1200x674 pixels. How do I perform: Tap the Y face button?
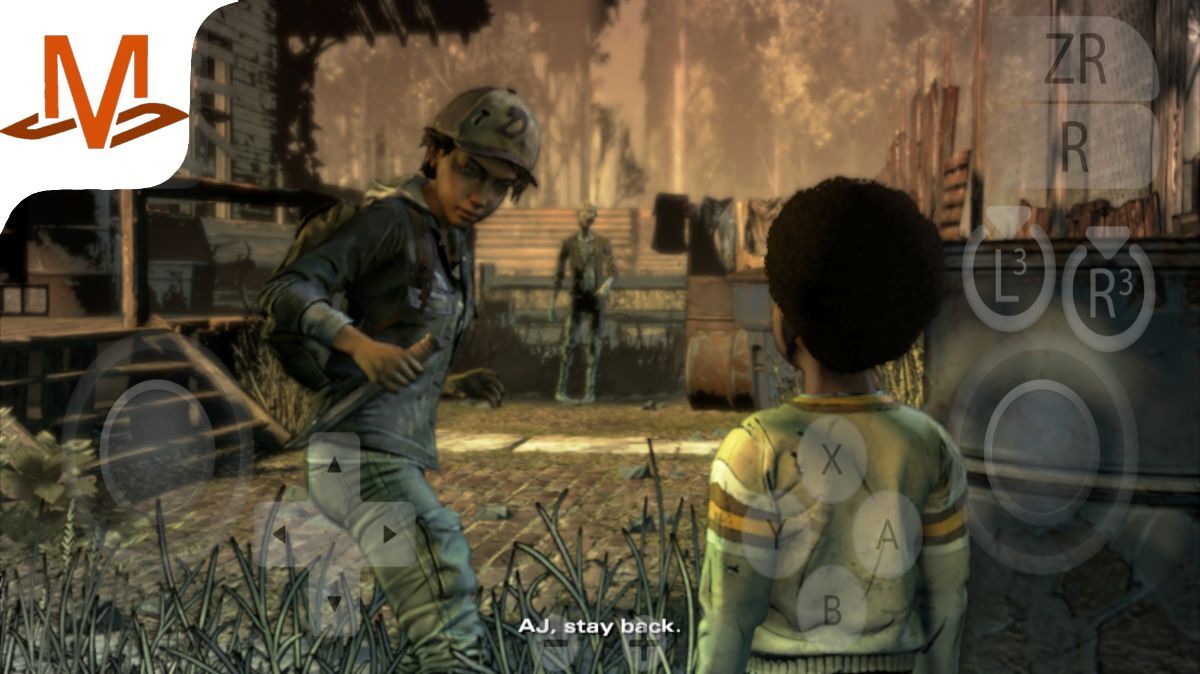(775, 535)
